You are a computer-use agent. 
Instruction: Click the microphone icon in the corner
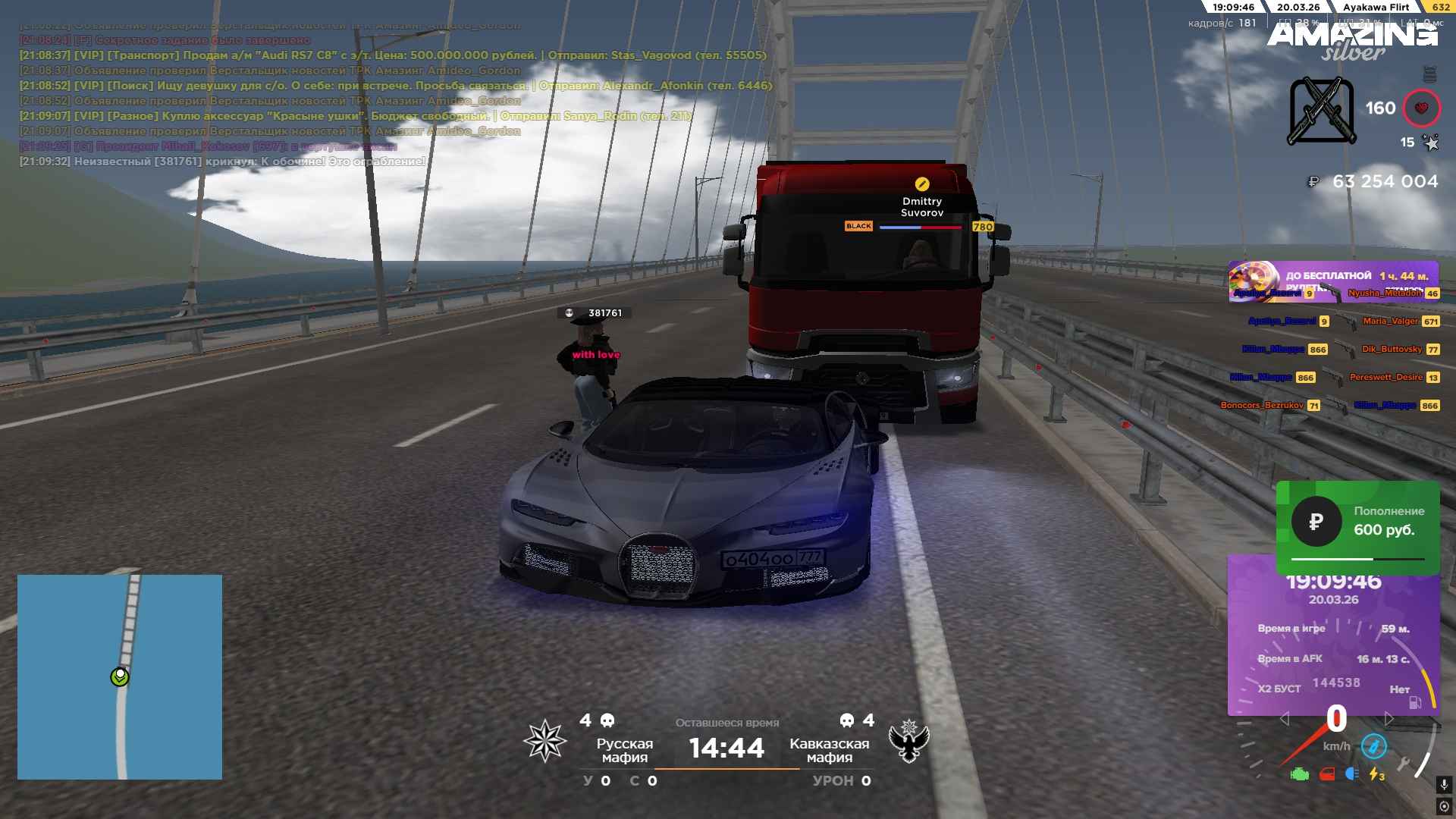(x=1444, y=785)
